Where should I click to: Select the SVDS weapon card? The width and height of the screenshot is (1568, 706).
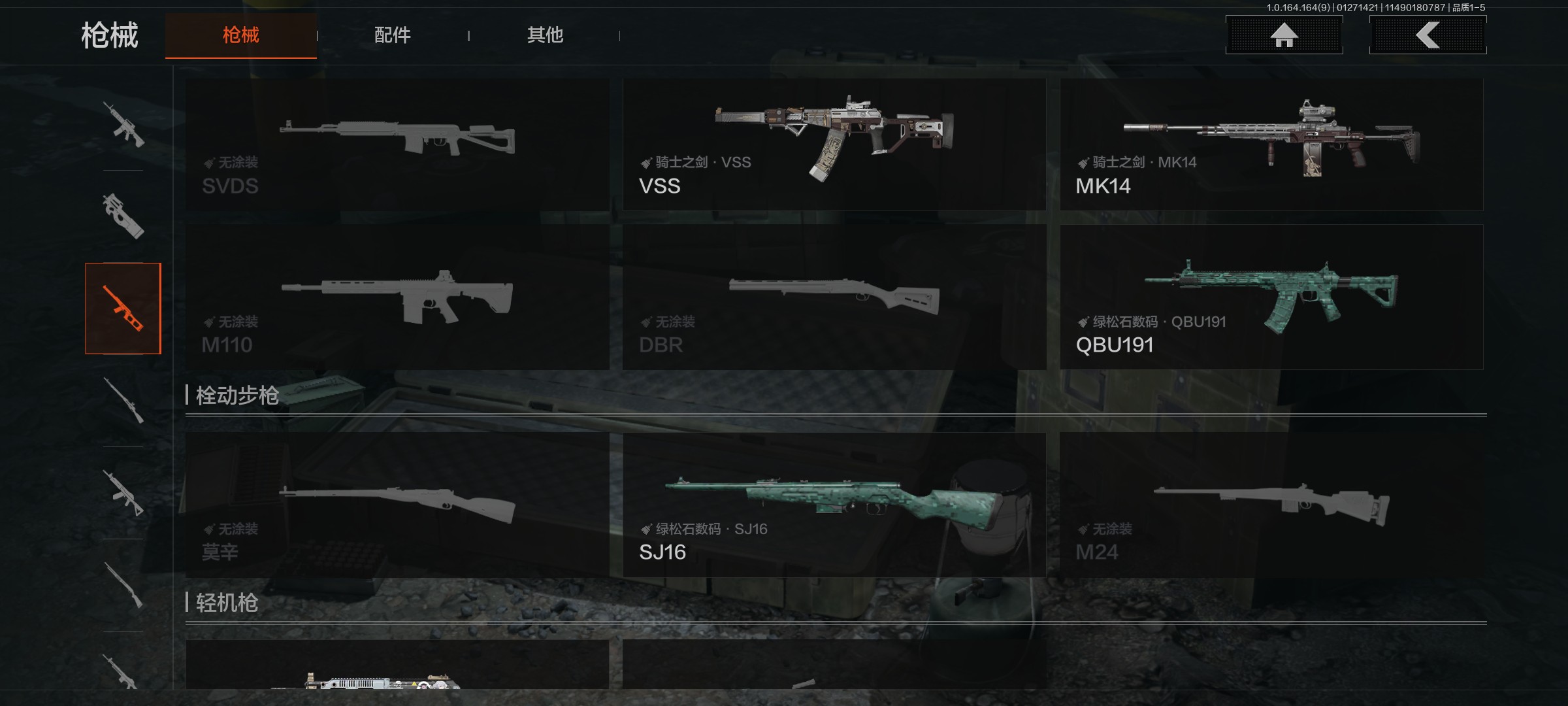pyautogui.click(x=397, y=145)
